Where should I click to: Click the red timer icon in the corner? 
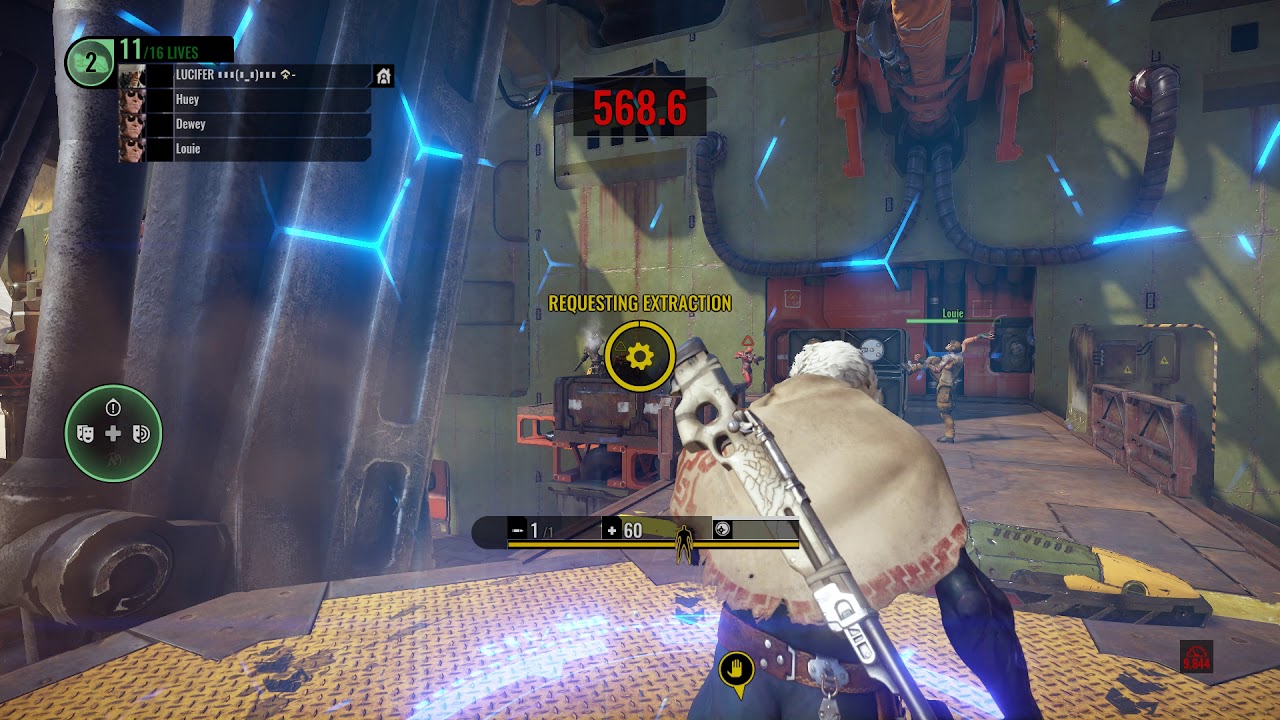[1196, 657]
